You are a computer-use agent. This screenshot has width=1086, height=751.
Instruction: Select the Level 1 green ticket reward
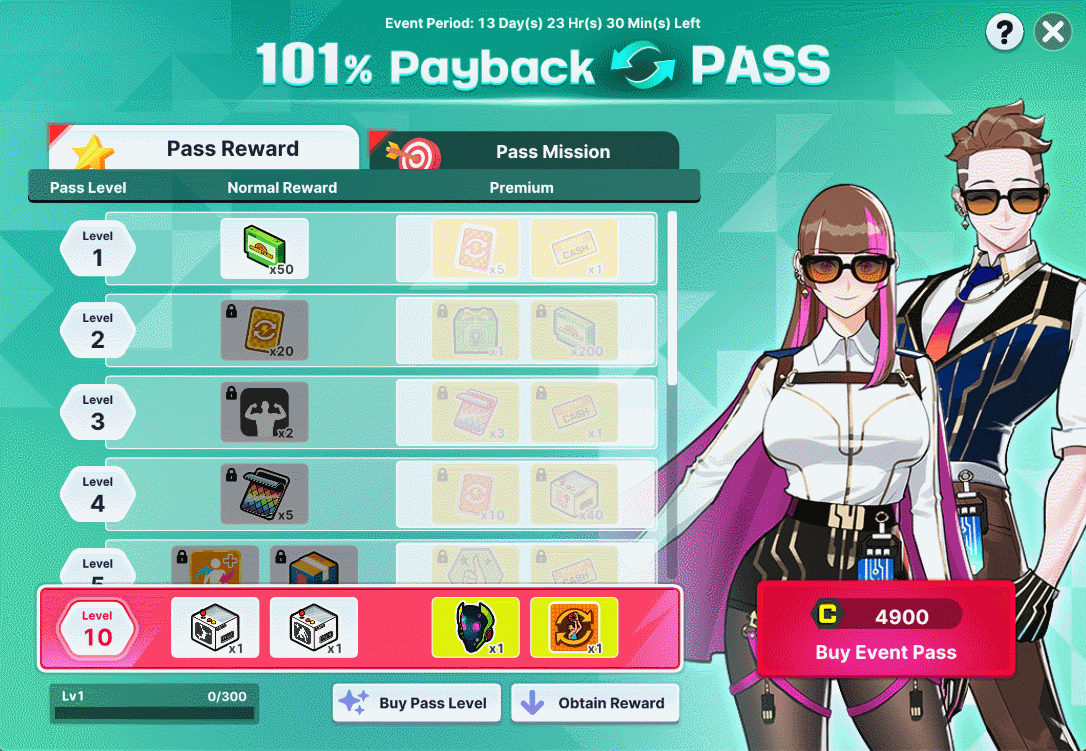pyautogui.click(x=264, y=248)
